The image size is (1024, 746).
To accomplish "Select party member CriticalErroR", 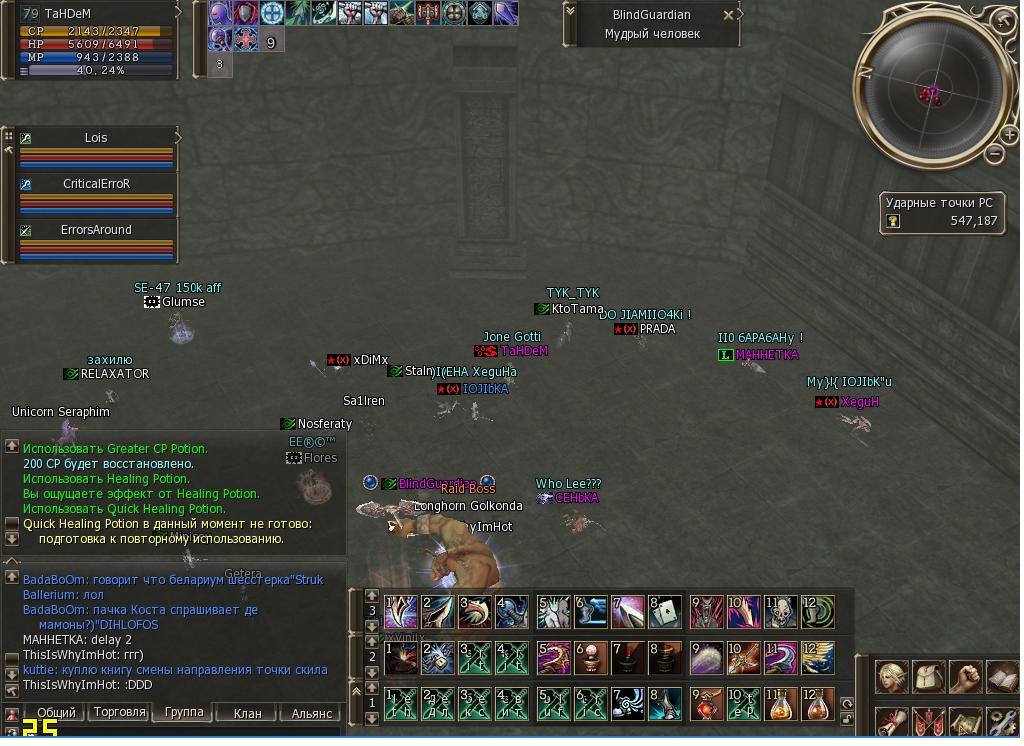I will pyautogui.click(x=96, y=184).
